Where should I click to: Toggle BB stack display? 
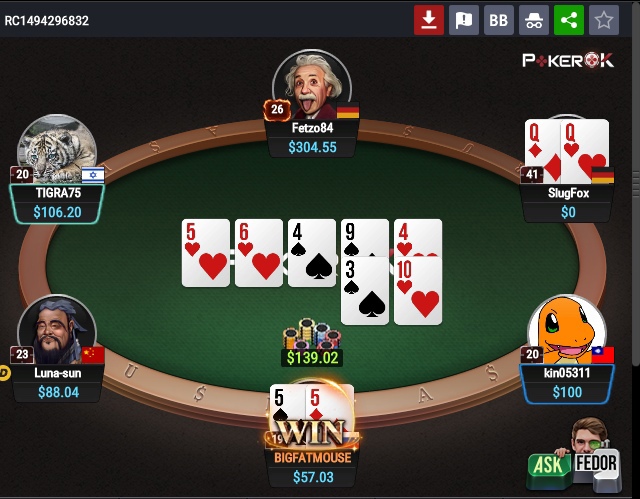pos(498,20)
